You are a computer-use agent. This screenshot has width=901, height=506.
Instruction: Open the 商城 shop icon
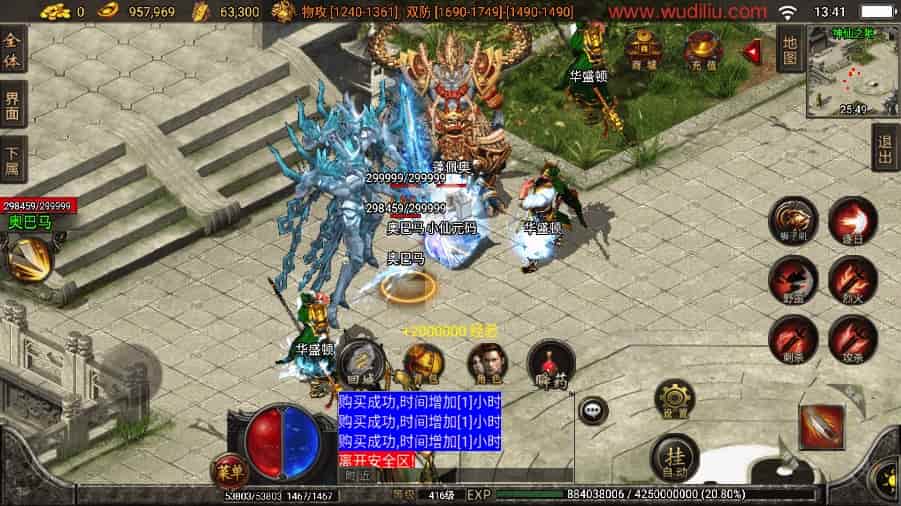(641, 48)
